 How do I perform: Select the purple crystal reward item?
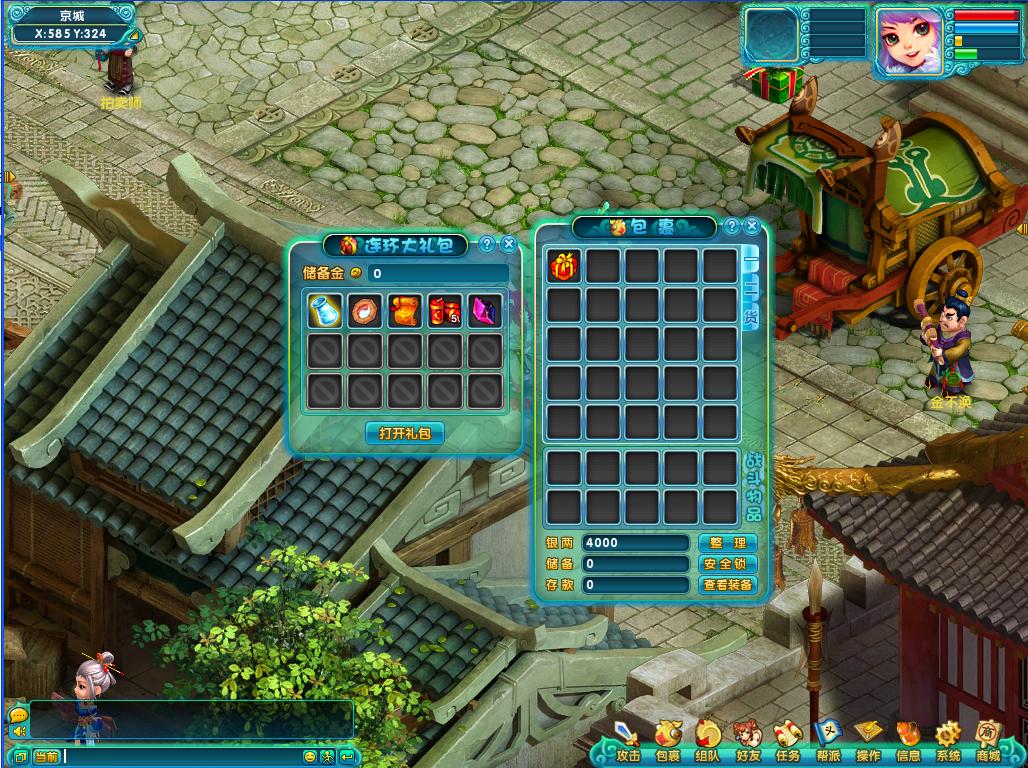click(x=485, y=311)
